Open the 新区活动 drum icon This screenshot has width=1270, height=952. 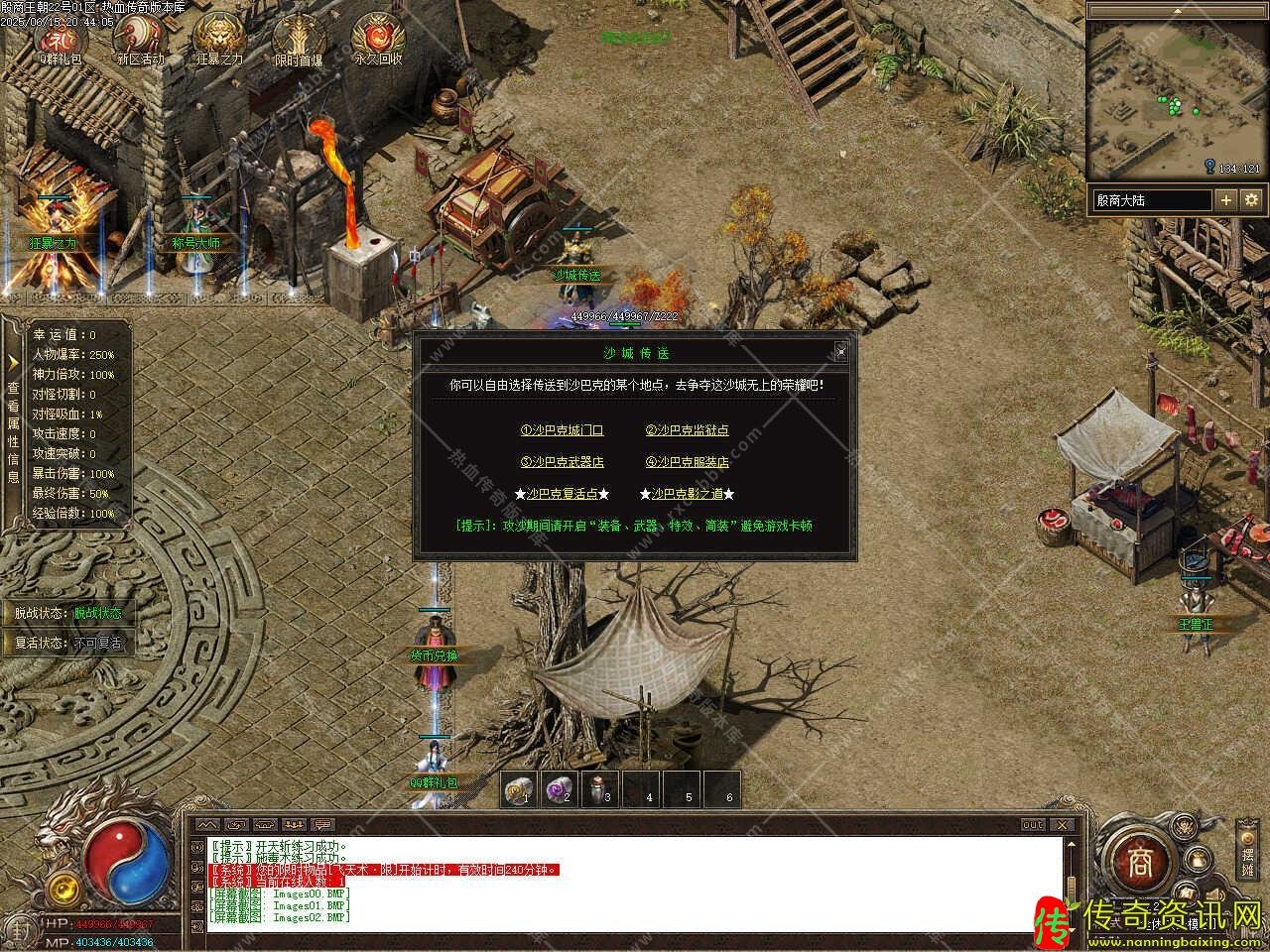pyautogui.click(x=140, y=38)
